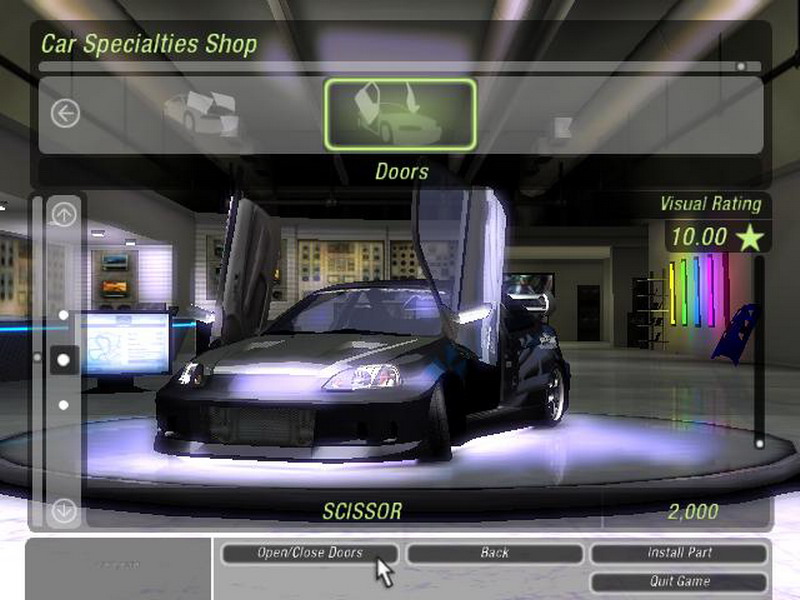Quit the game
This screenshot has width=800, height=600.
[679, 581]
